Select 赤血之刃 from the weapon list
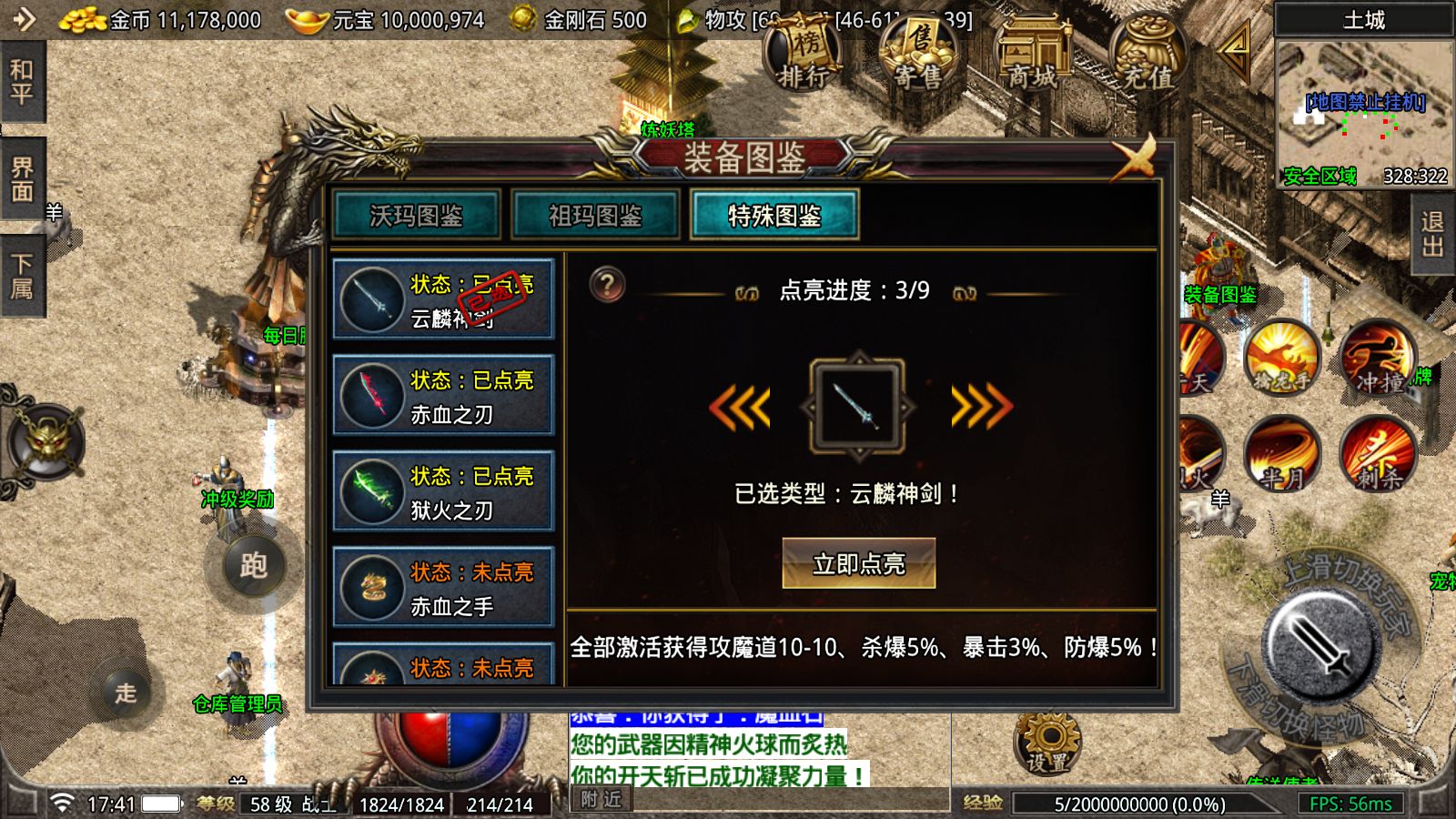The height and width of the screenshot is (819, 1456). pyautogui.click(x=443, y=394)
